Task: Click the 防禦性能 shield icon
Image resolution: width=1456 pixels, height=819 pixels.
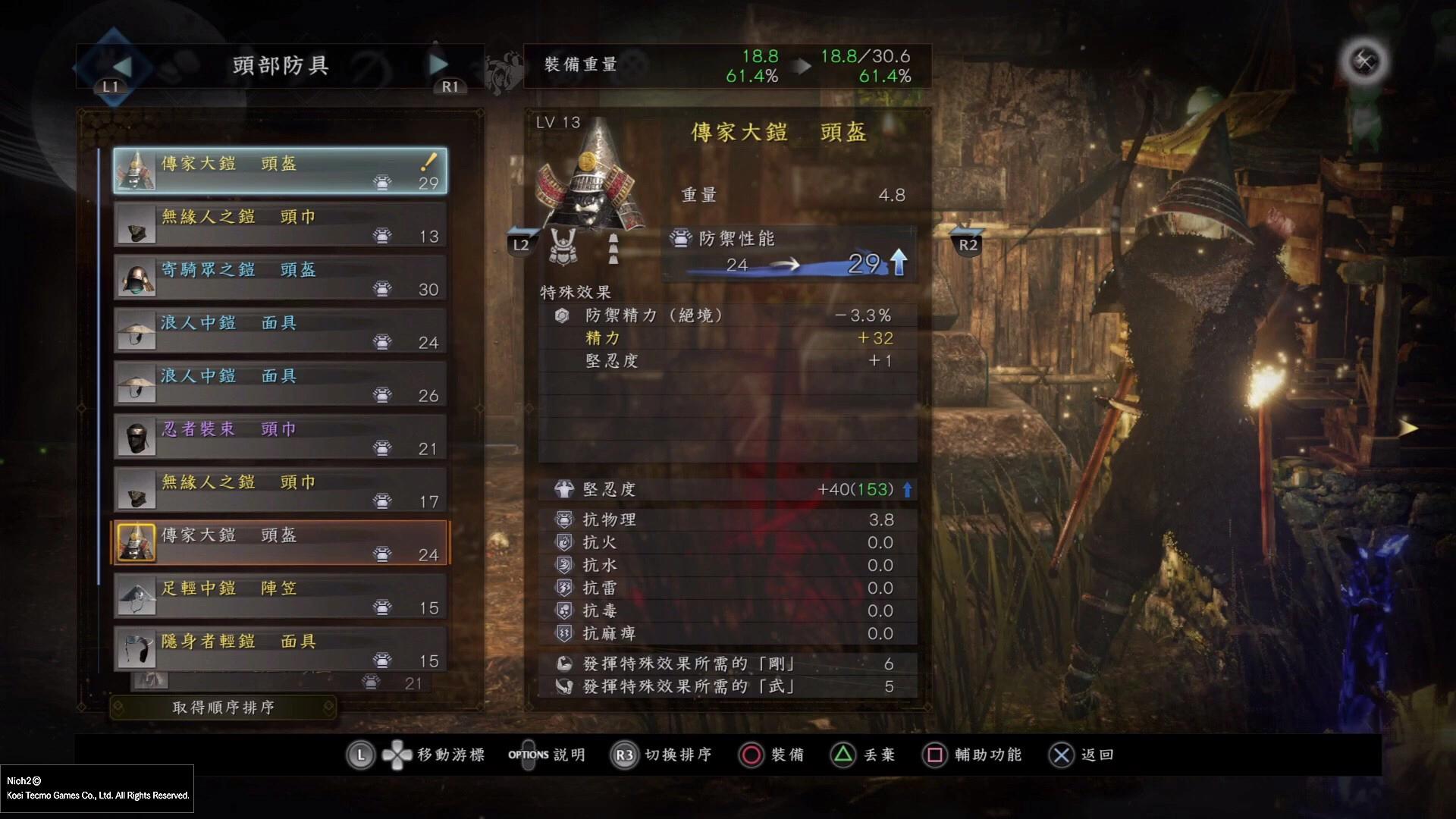Action: 679,237
